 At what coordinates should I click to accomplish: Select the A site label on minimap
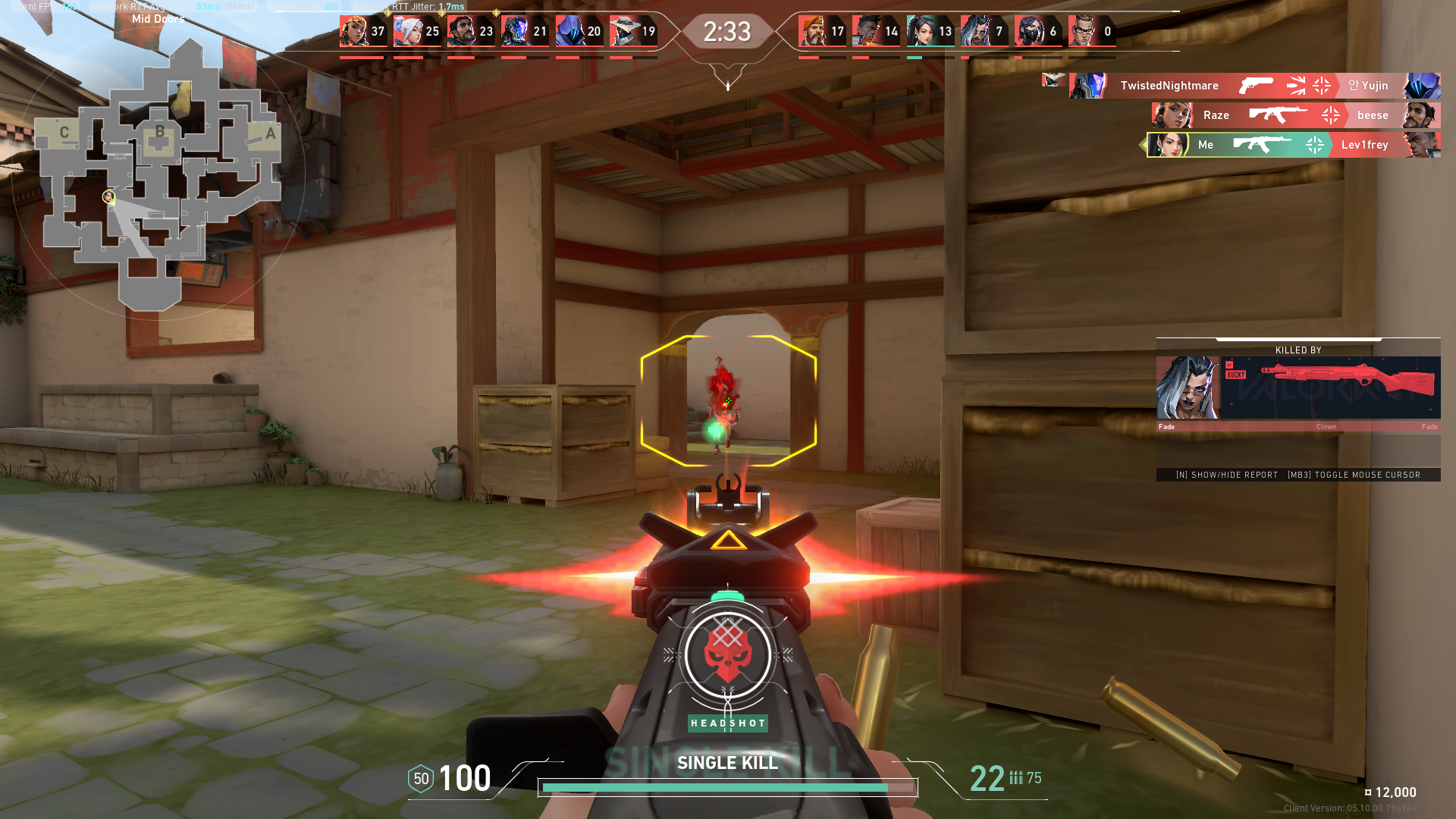270,133
